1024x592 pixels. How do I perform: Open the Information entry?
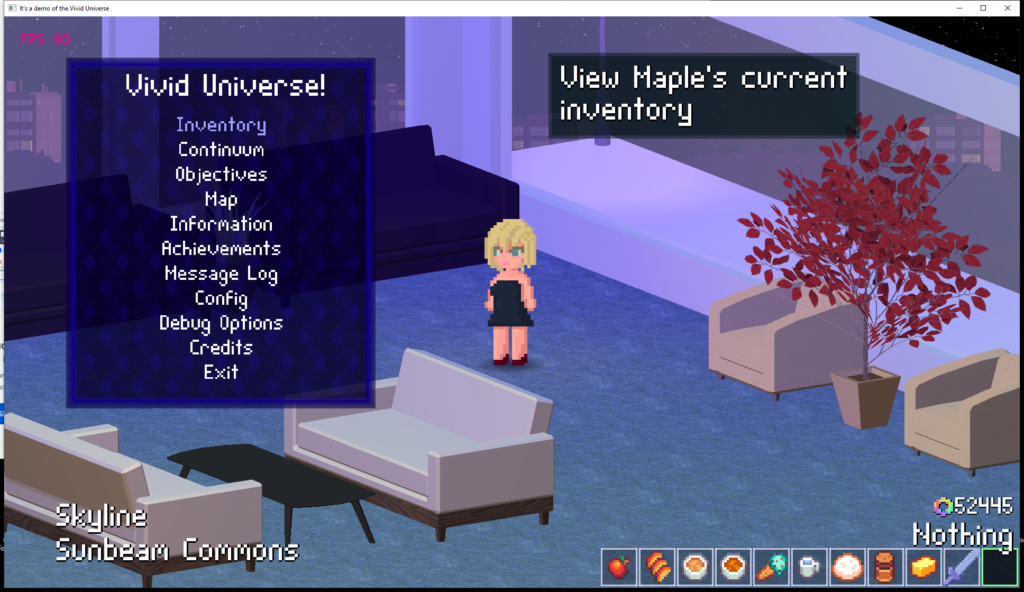point(221,224)
